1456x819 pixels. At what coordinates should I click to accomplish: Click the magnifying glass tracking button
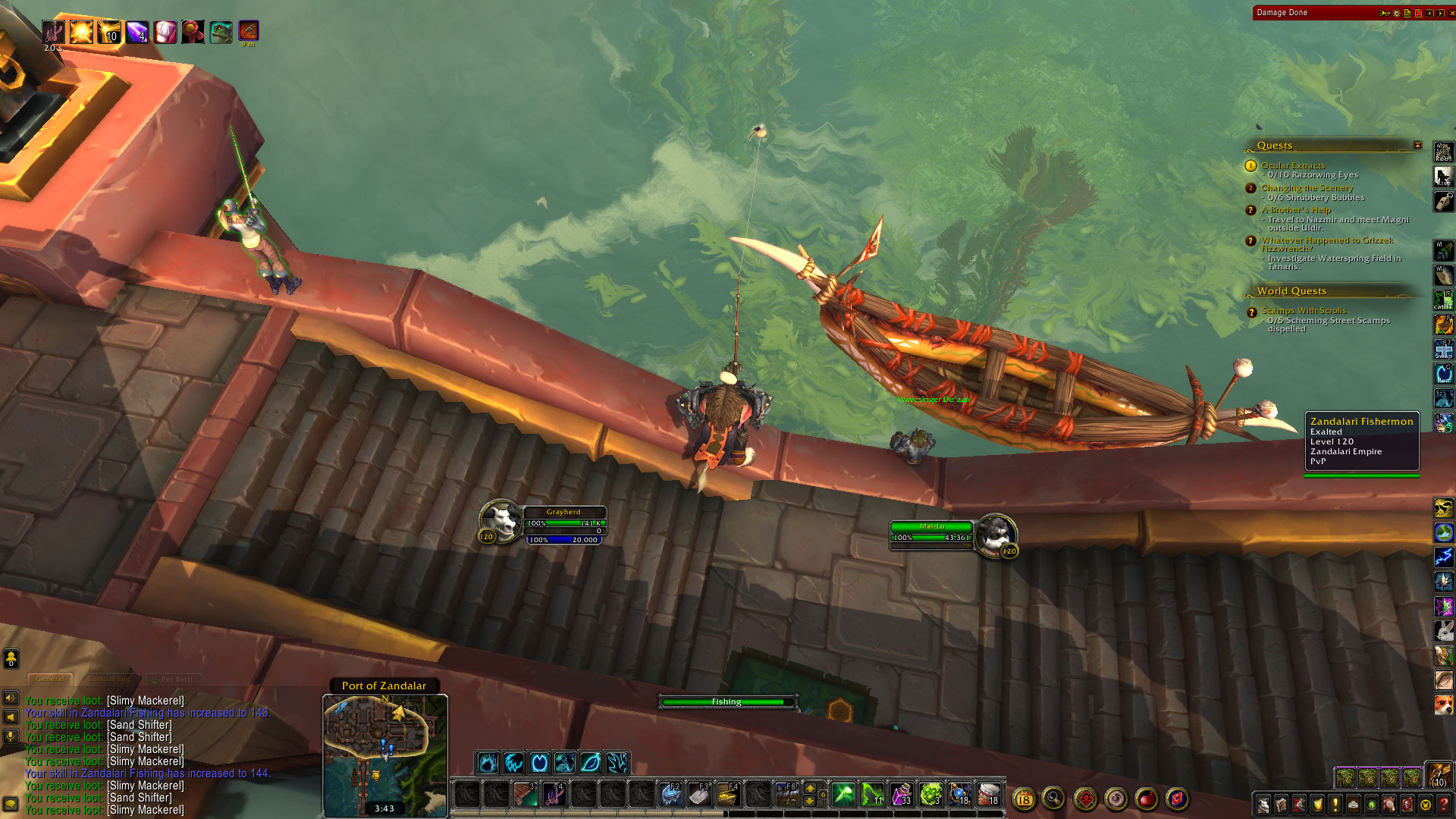1053,798
